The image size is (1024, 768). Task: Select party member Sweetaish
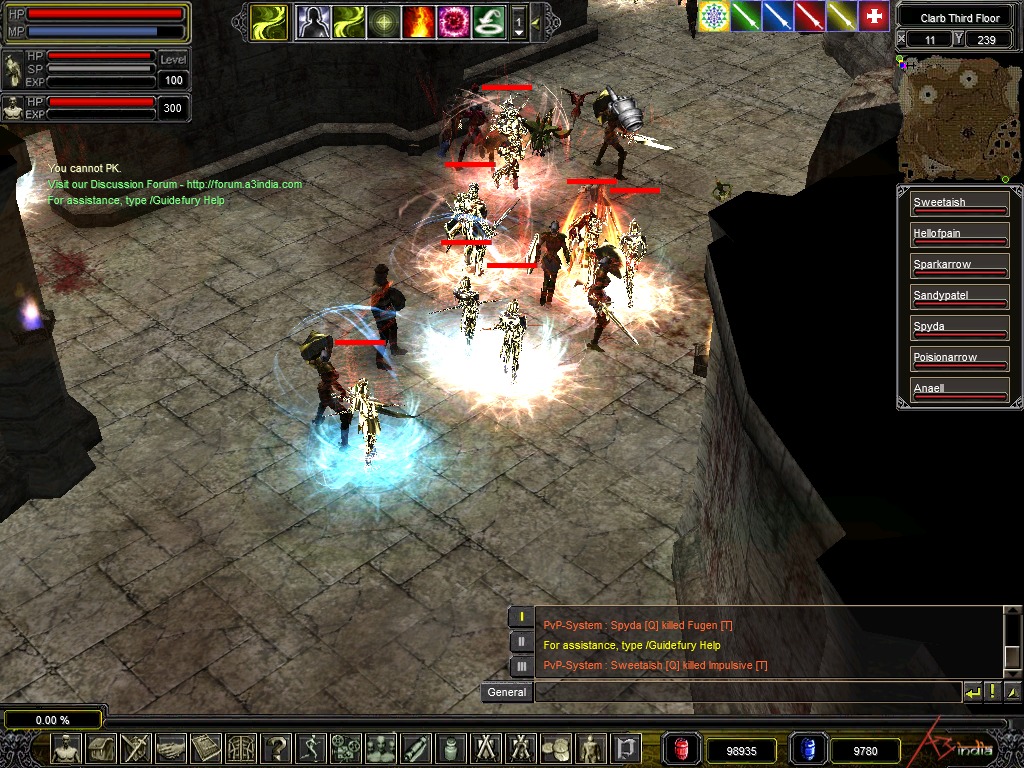[x=958, y=203]
